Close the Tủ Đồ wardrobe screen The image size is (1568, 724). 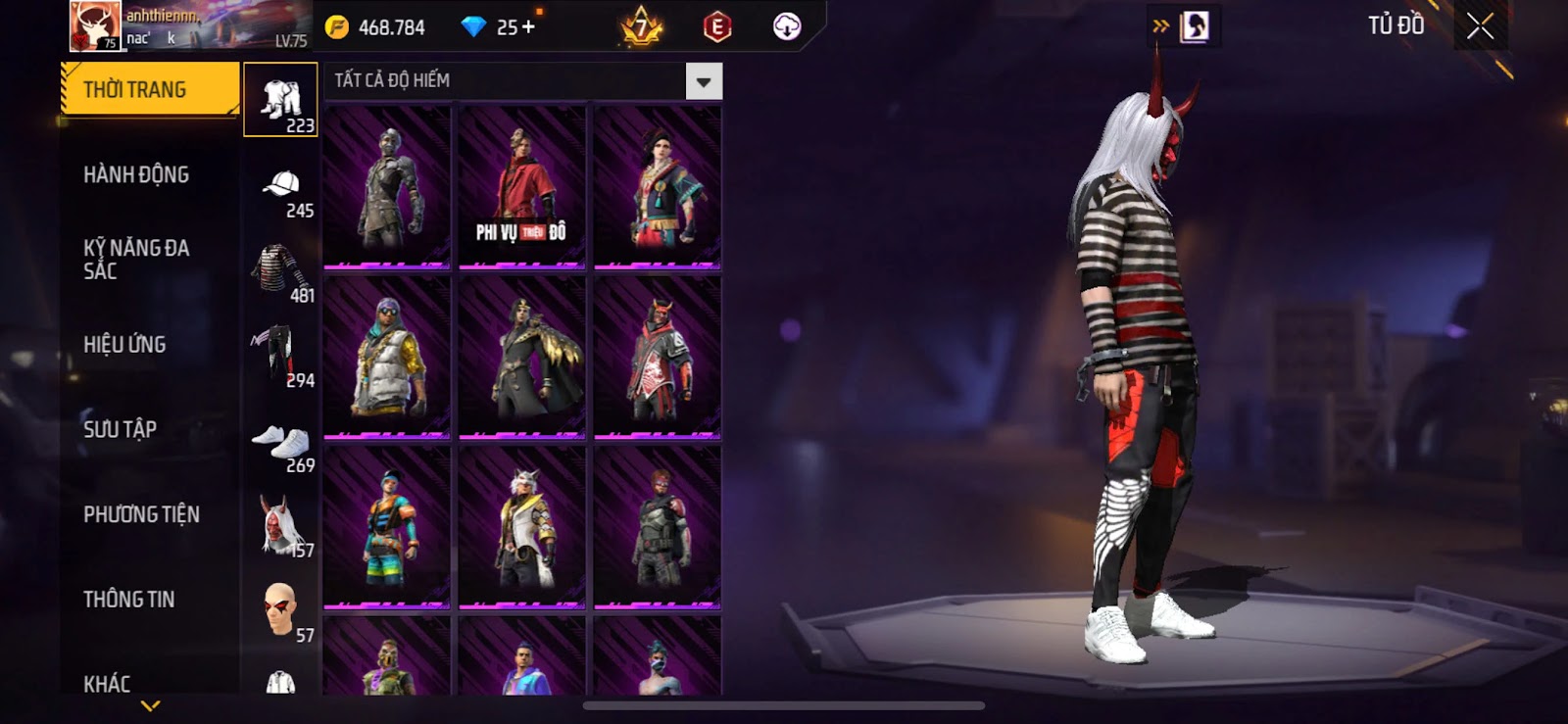click(x=1480, y=26)
